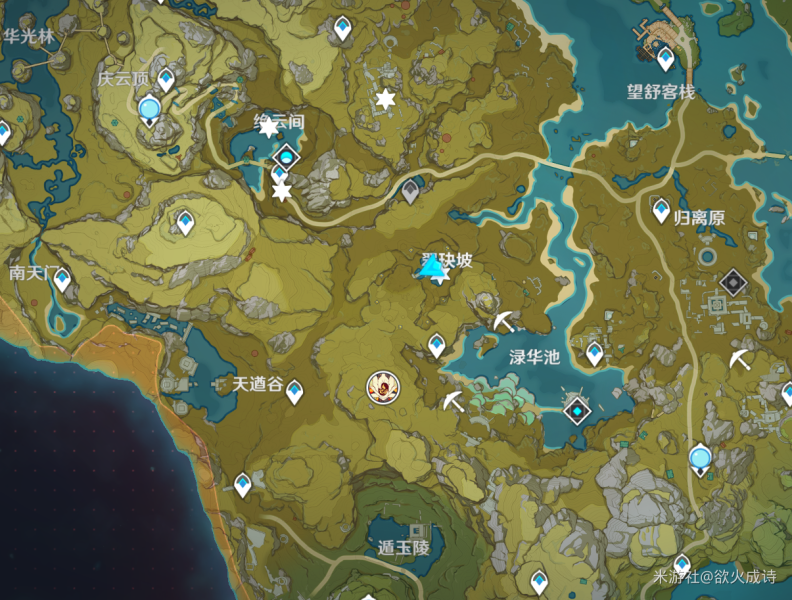Click the dark domain marker near 归离原 ruins
Viewport: 792px width, 600px height.
pos(734,283)
